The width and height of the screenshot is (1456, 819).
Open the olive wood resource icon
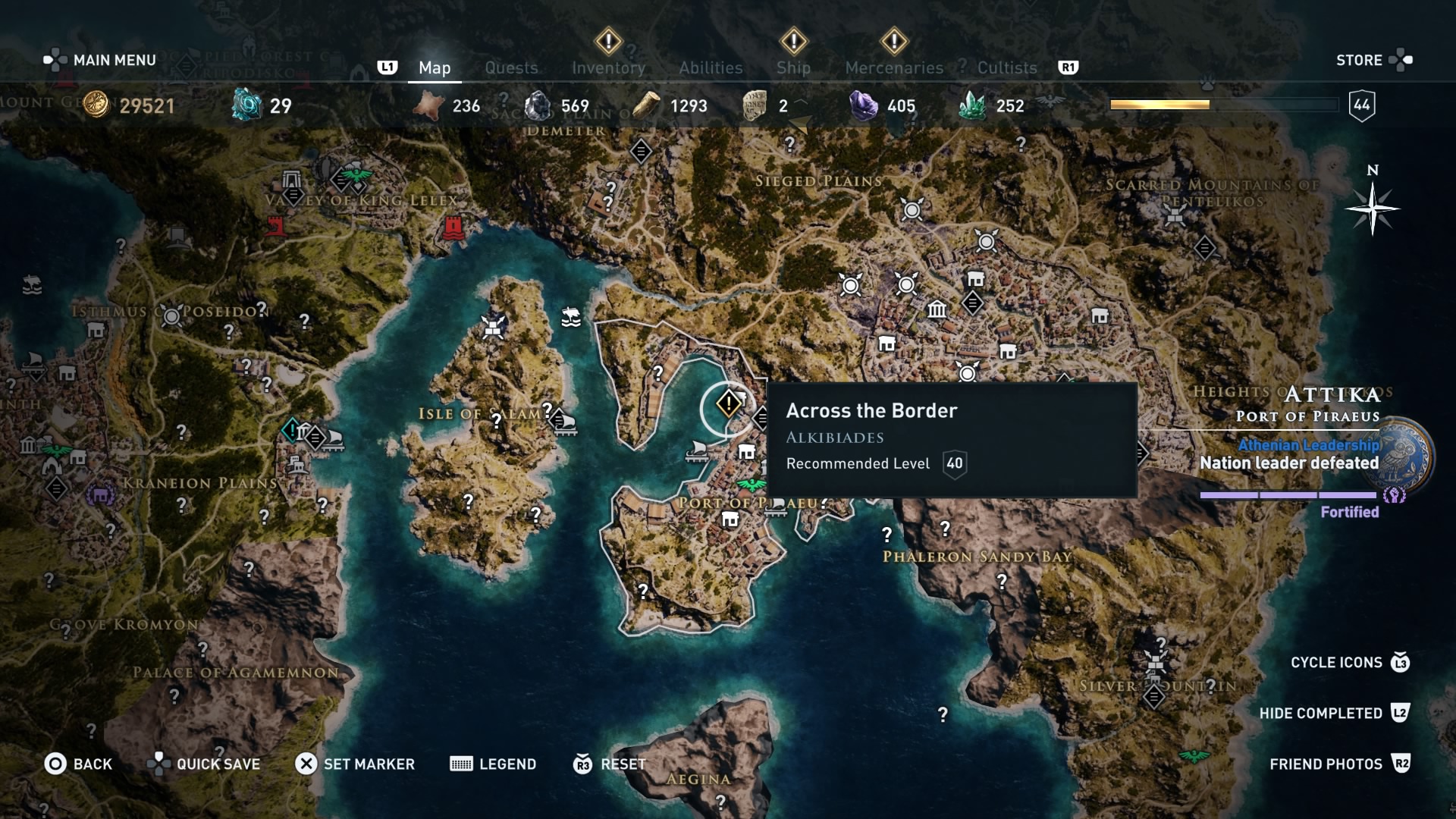tap(648, 106)
